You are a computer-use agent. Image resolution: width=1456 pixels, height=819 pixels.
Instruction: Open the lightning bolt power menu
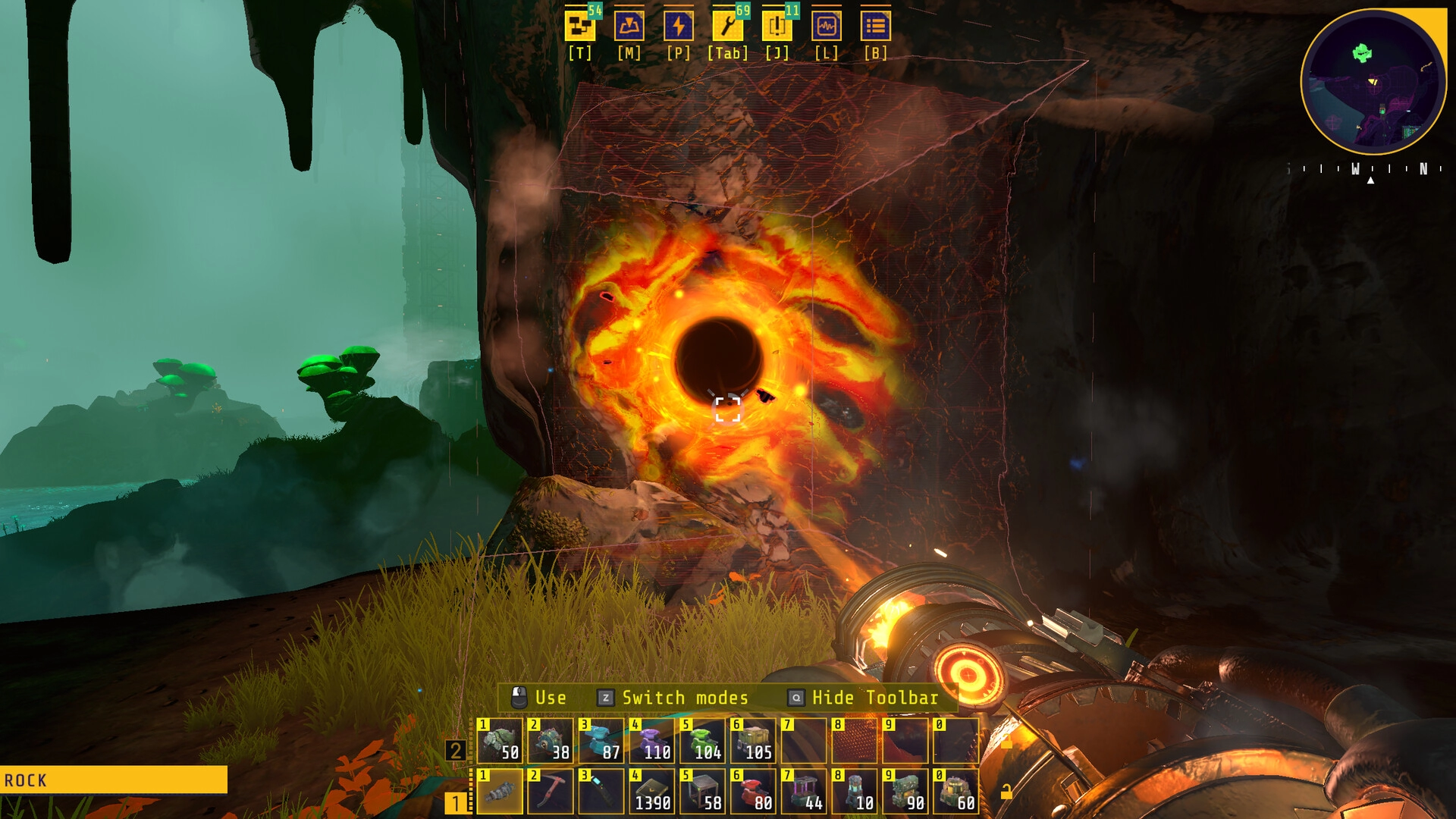tap(678, 27)
